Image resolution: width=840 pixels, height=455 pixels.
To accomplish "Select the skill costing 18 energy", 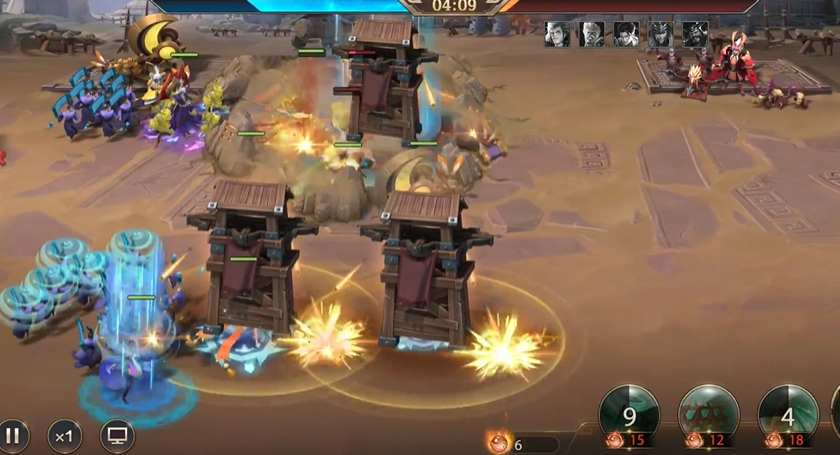I will pos(788,415).
